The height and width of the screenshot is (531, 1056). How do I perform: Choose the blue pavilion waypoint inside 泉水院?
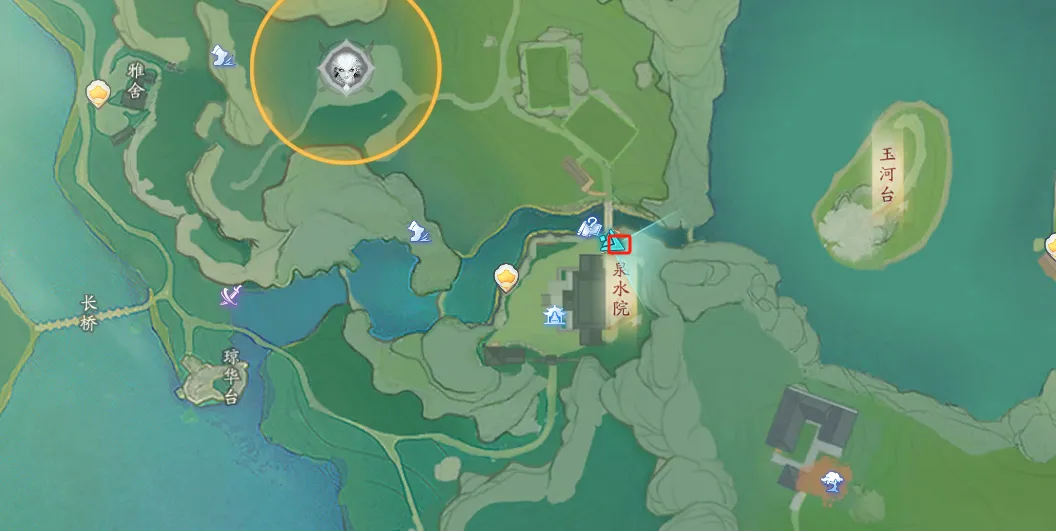click(554, 317)
